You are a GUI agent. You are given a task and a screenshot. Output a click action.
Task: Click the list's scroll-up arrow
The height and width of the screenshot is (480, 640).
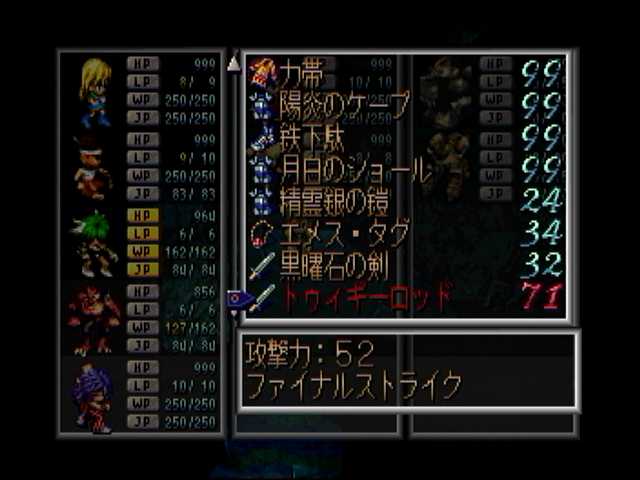(234, 65)
